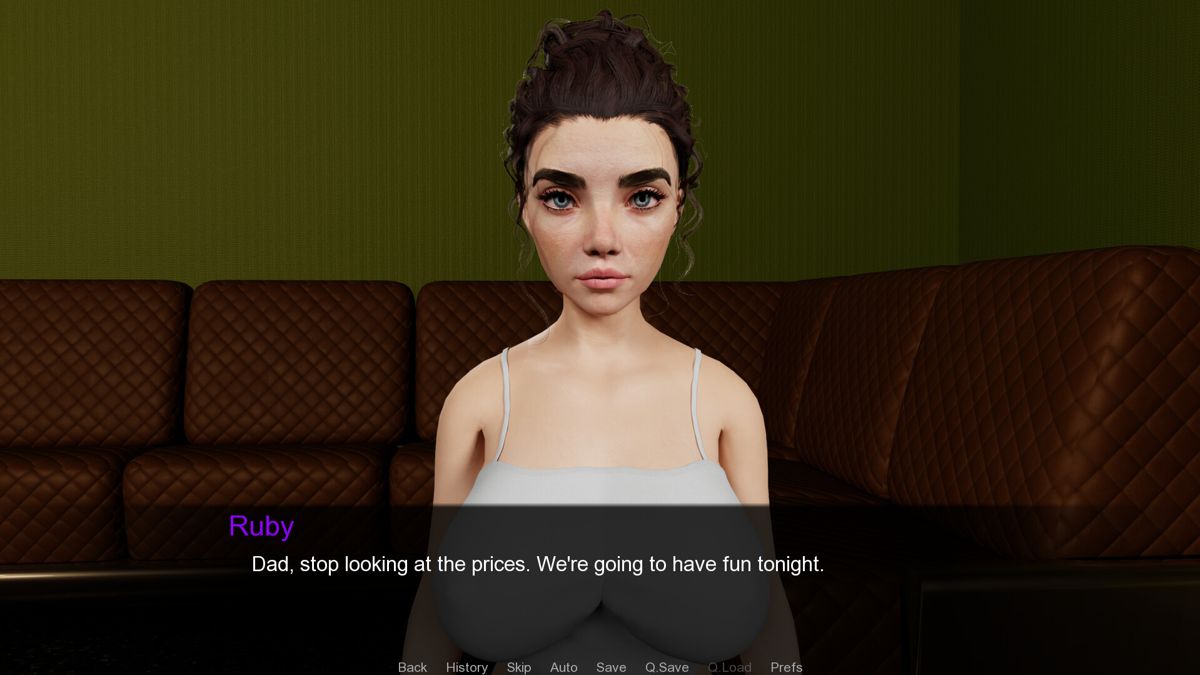Open the Prefs settings screen
The width and height of the screenshot is (1200, 675).
(786, 667)
